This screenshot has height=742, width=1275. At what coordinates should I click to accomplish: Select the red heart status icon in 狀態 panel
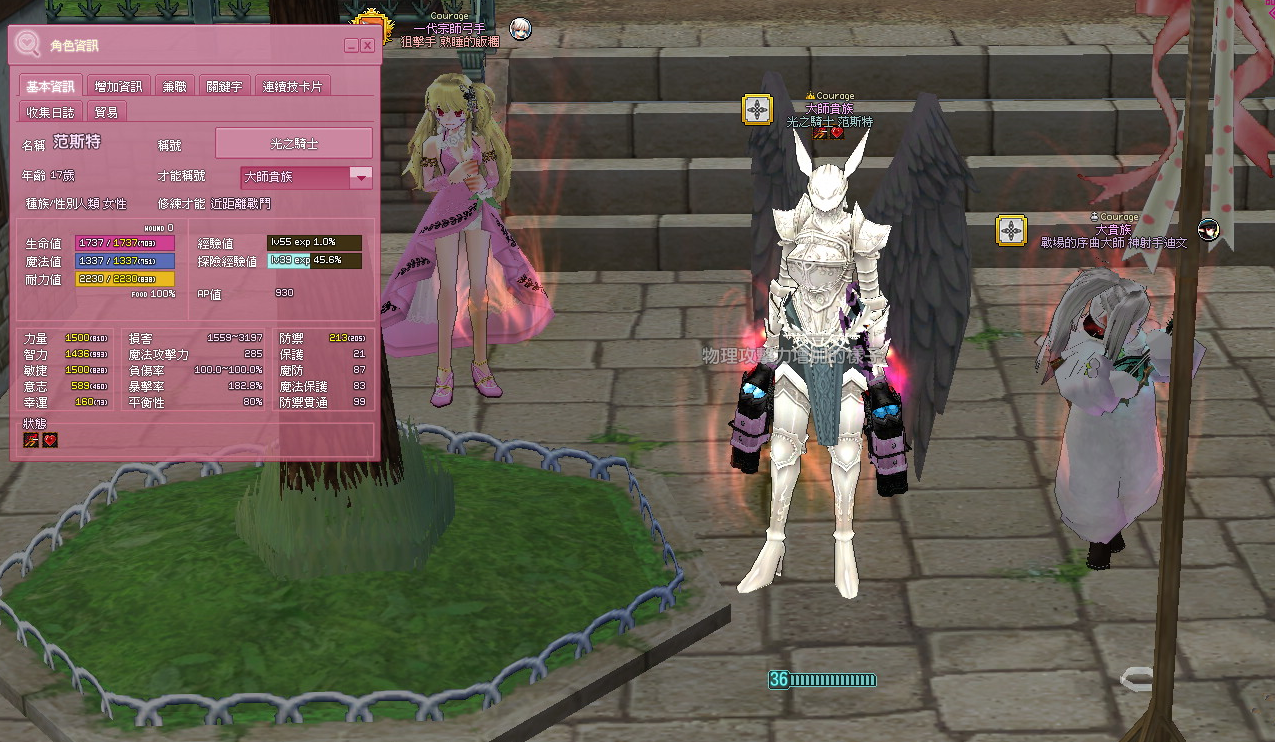pyautogui.click(x=49, y=440)
